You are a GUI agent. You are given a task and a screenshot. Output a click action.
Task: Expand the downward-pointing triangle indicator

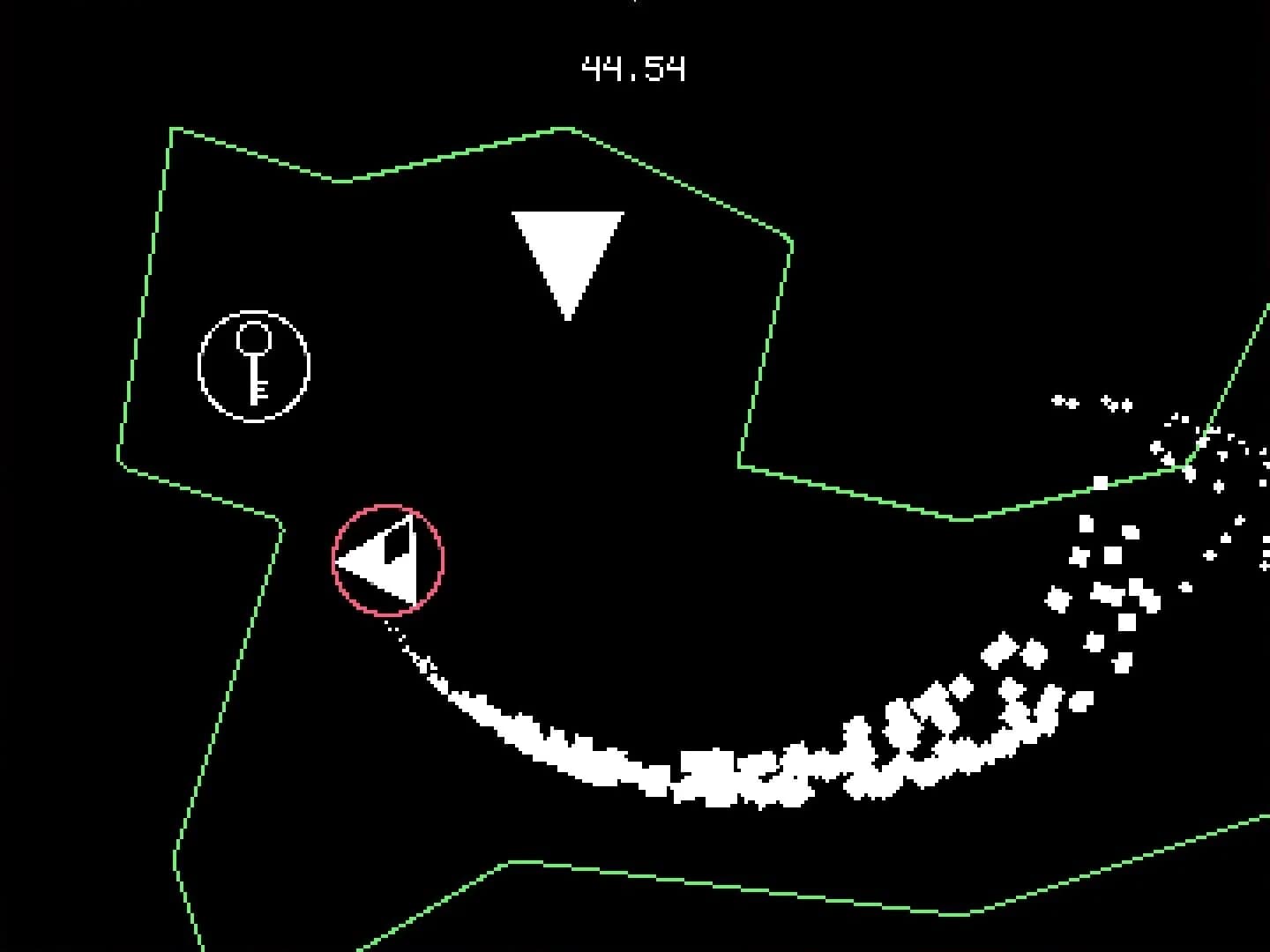tap(569, 247)
